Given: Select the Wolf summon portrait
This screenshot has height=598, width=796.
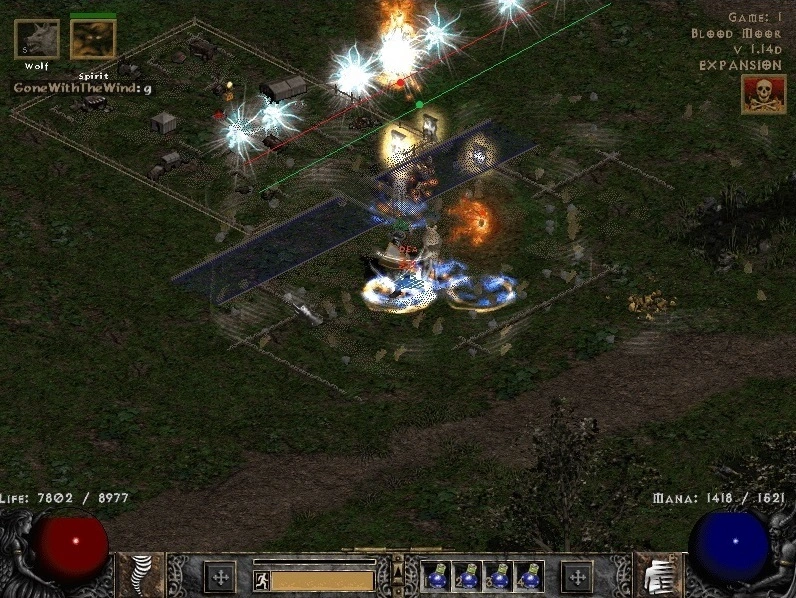Looking at the screenshot, I should pos(36,40).
